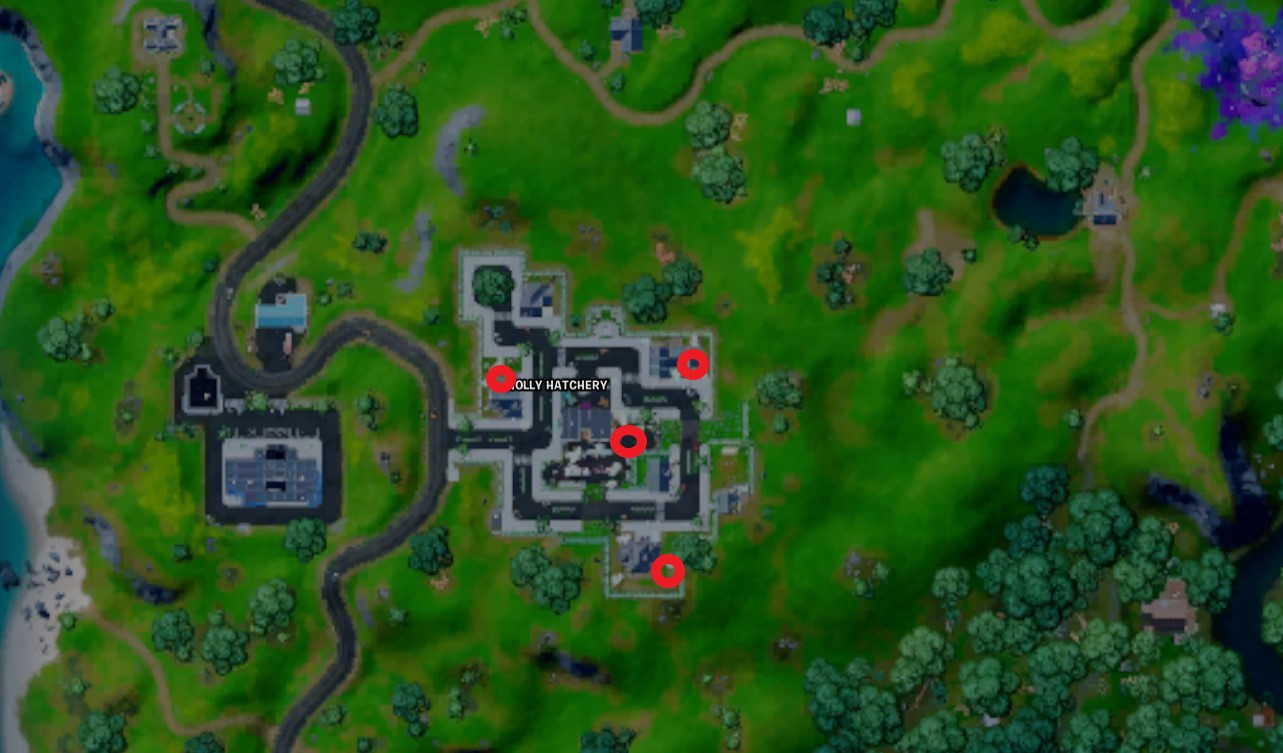
Task: Select the swimming pool house northwest of Holly Hatchery
Action: (x=283, y=308)
